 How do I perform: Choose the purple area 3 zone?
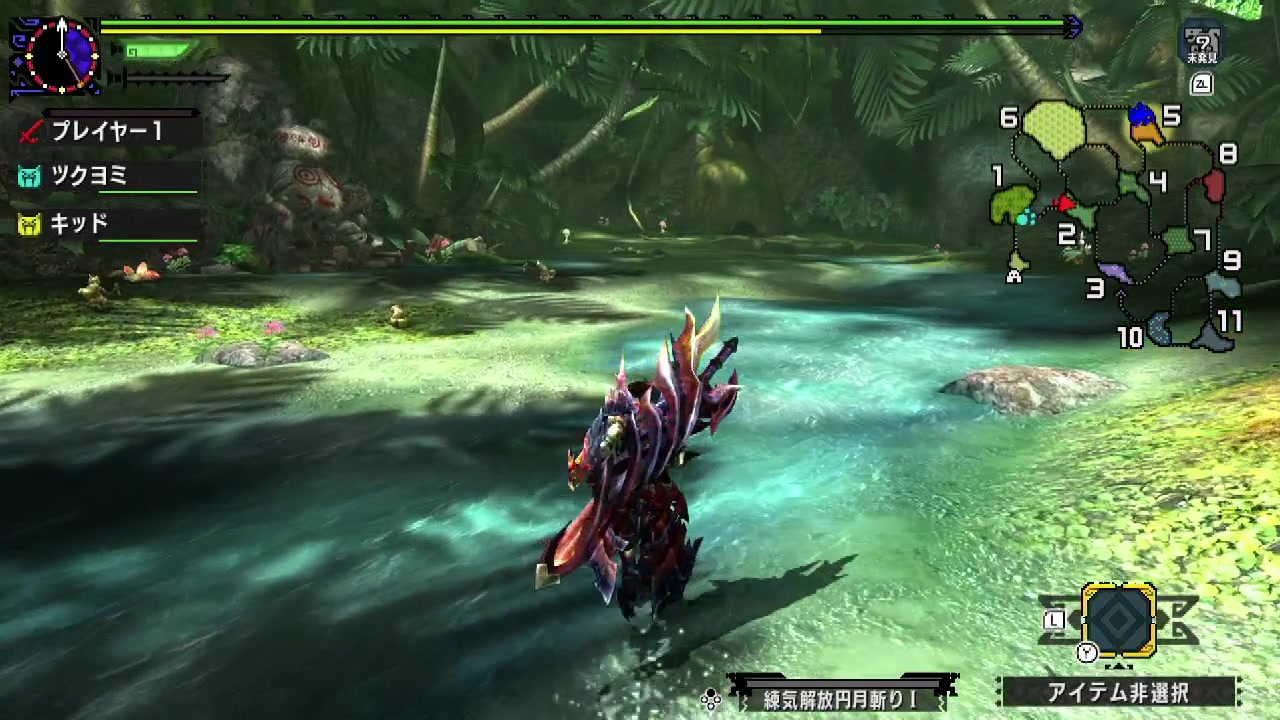[x=1115, y=271]
